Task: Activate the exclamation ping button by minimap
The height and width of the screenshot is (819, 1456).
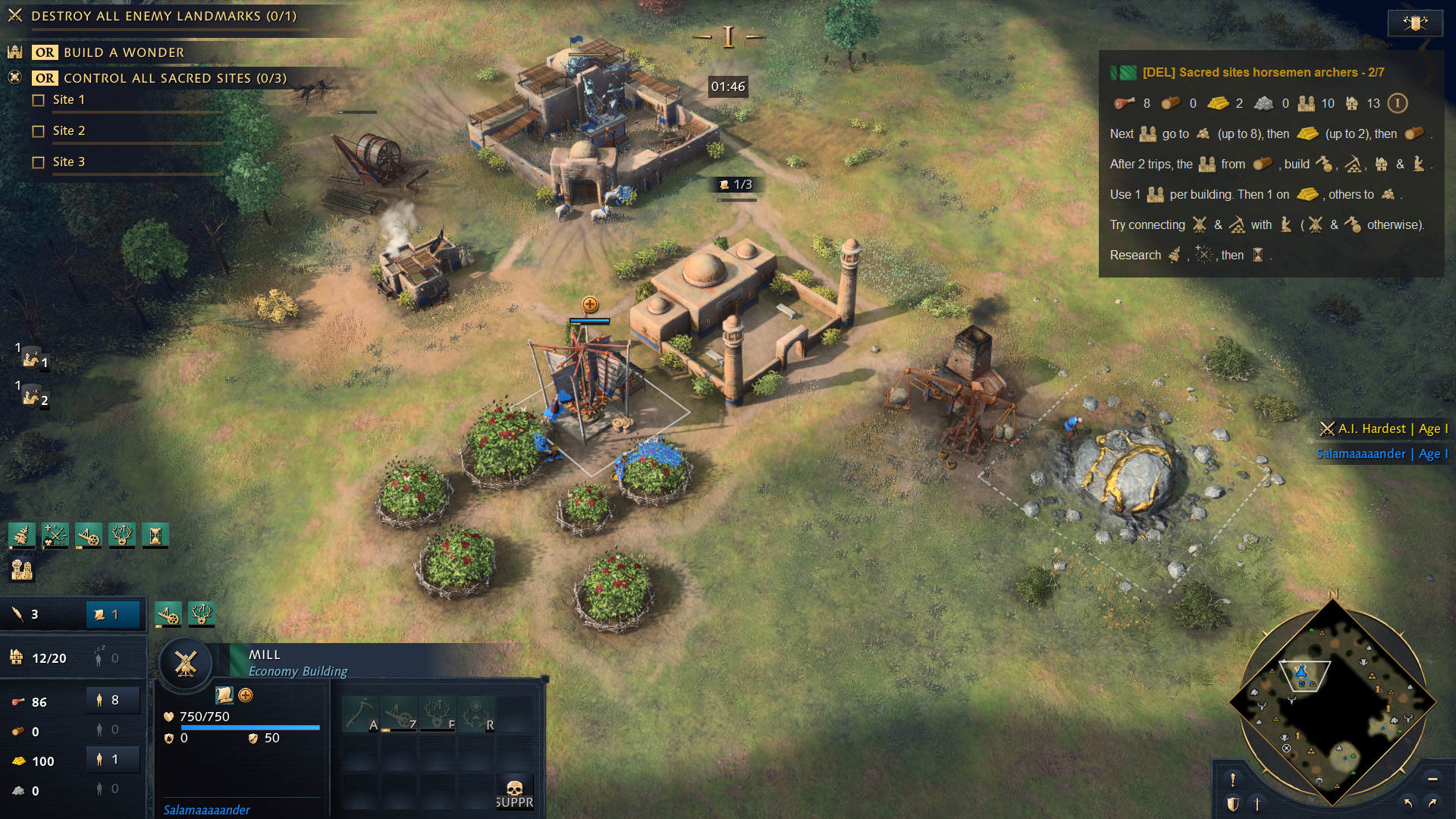Action: (x=1233, y=779)
